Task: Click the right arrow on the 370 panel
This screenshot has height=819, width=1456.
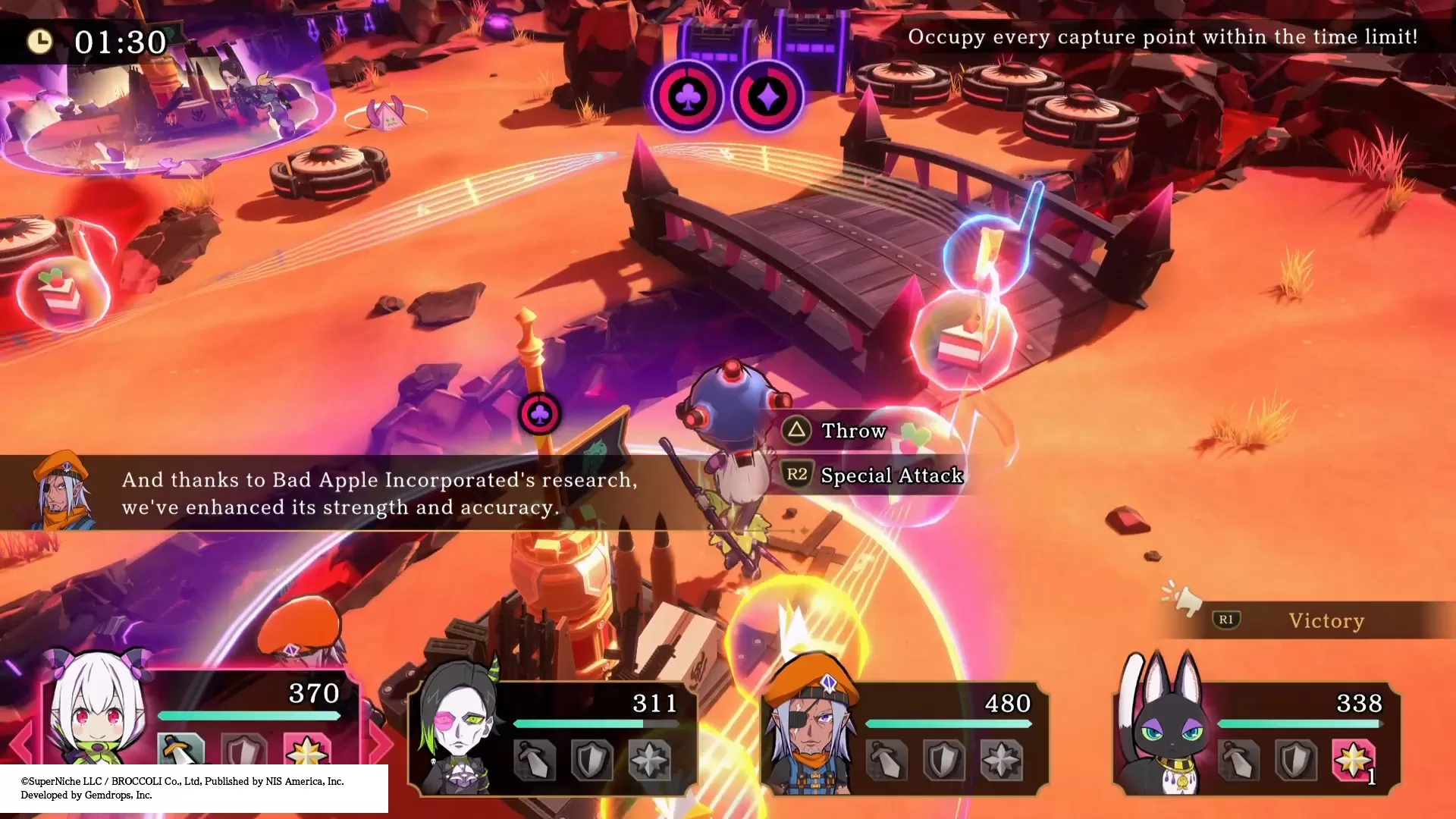Action: coord(381,743)
